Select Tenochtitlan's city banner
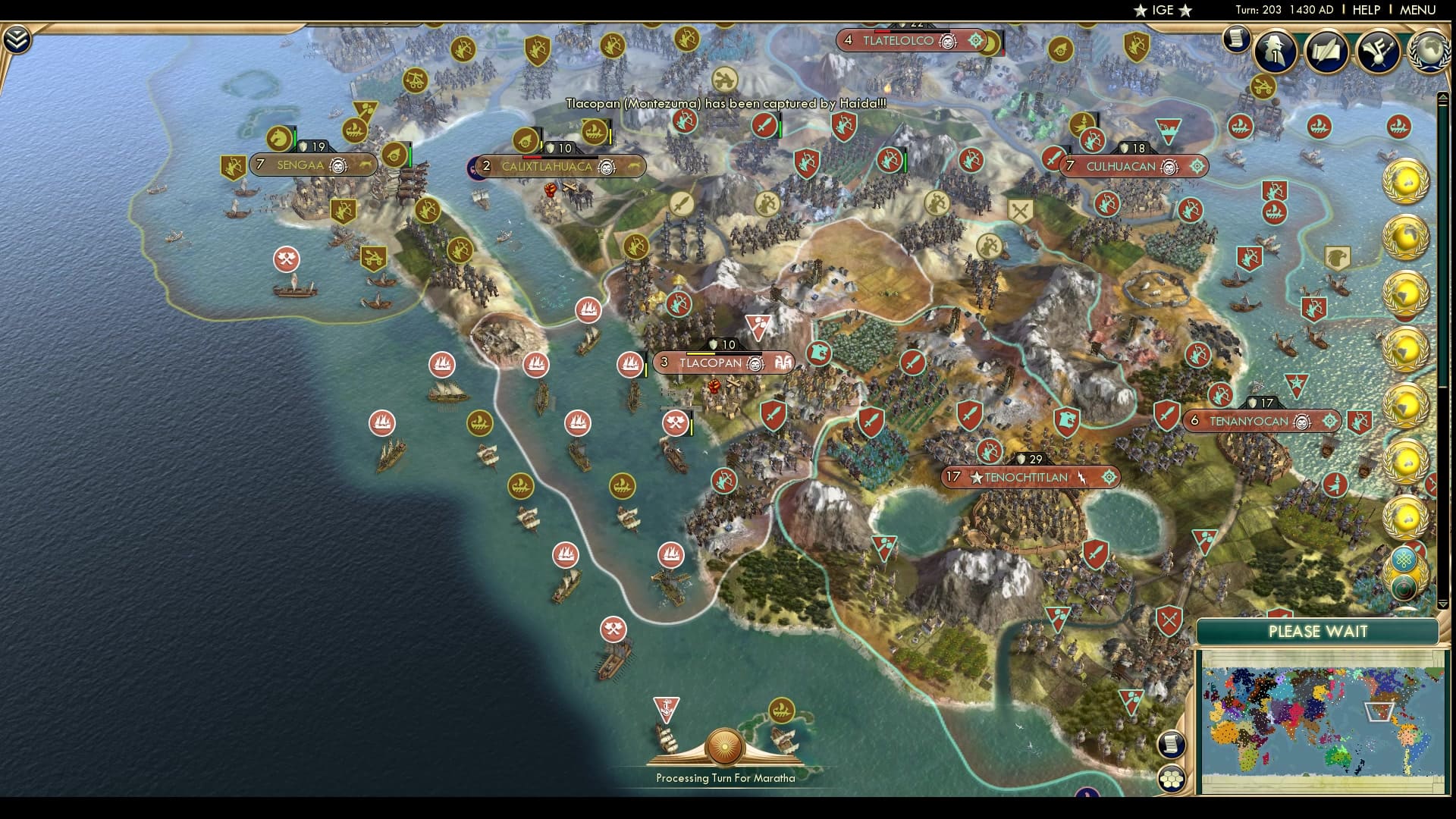This screenshot has width=1456, height=819. (x=1030, y=477)
